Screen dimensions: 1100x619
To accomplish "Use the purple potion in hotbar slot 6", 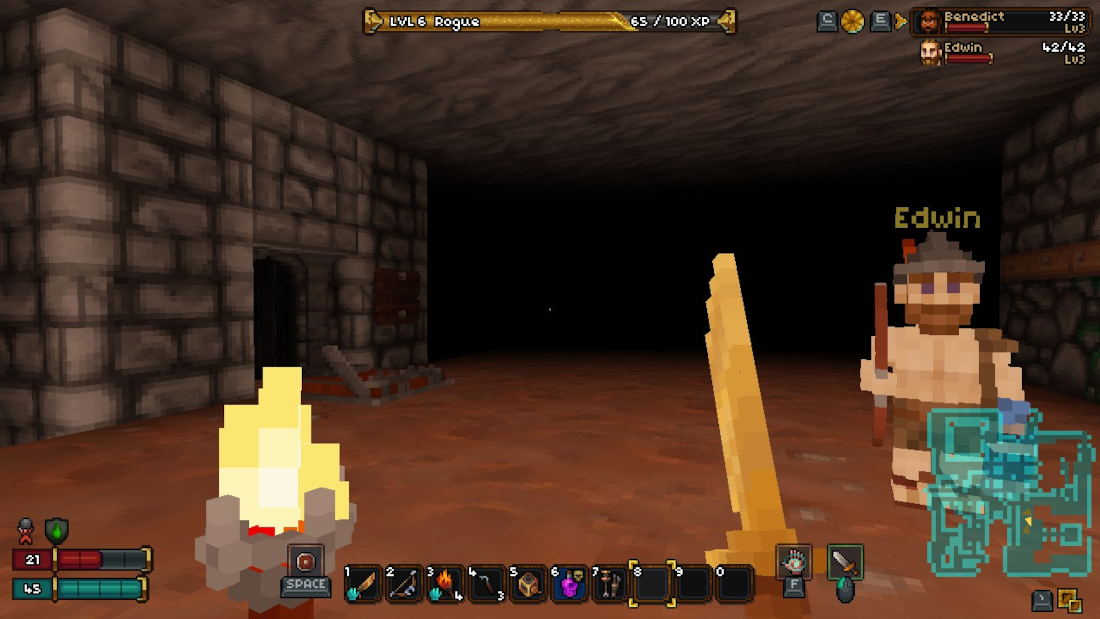I will pos(569,584).
